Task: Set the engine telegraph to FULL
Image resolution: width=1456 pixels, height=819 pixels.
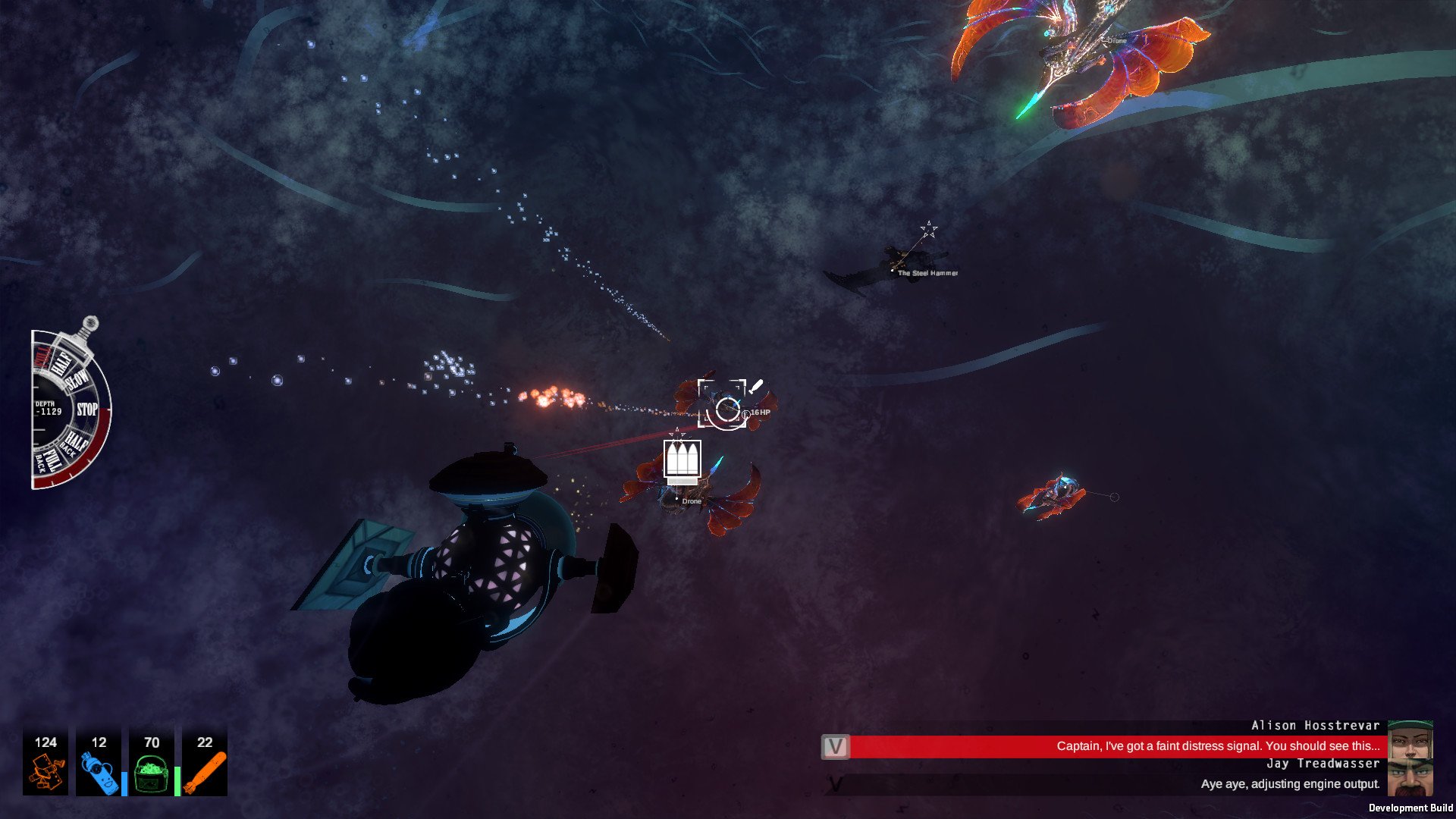Action: pos(44,359)
